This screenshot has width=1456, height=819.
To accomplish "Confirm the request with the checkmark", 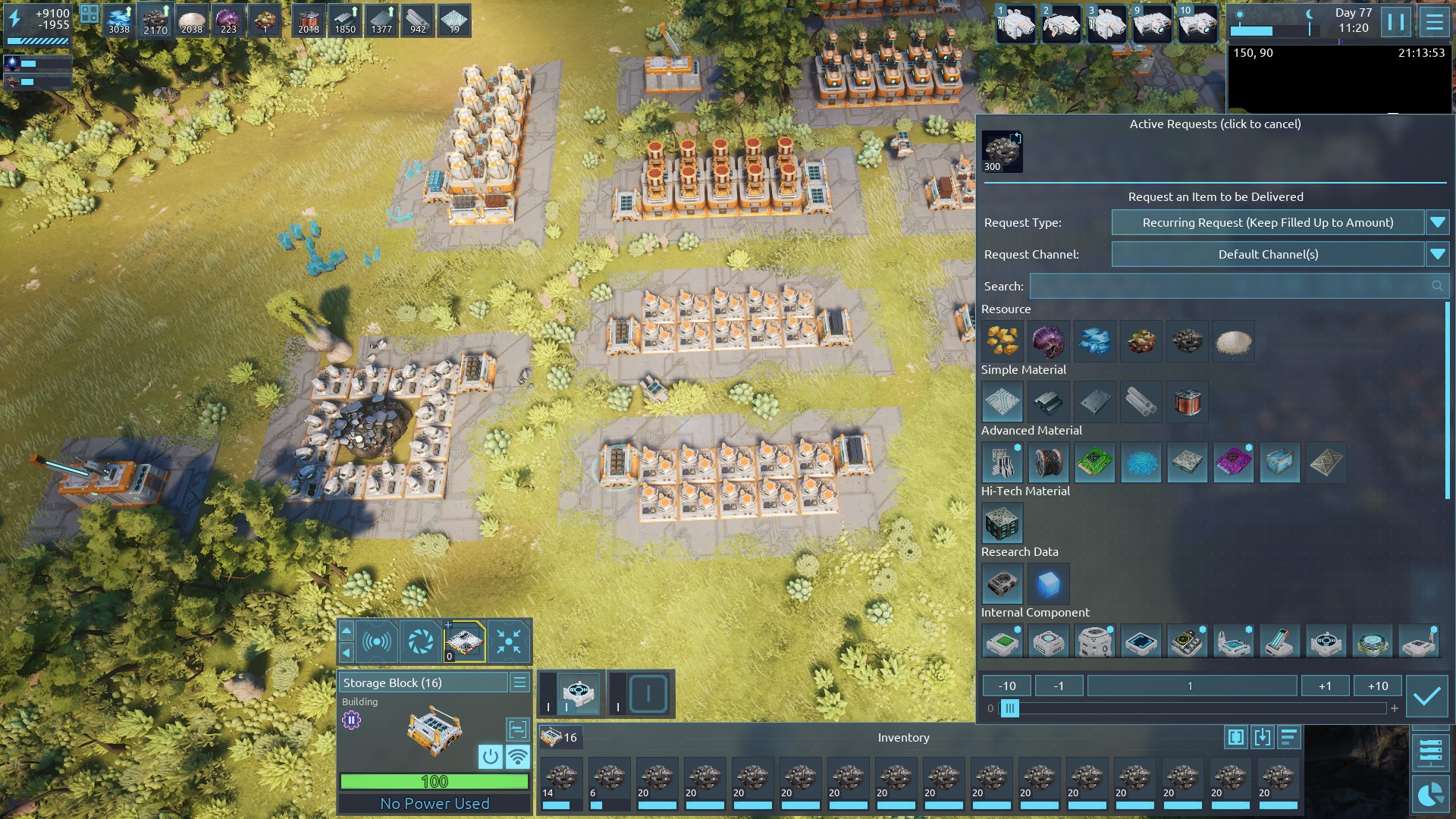I will point(1426,696).
